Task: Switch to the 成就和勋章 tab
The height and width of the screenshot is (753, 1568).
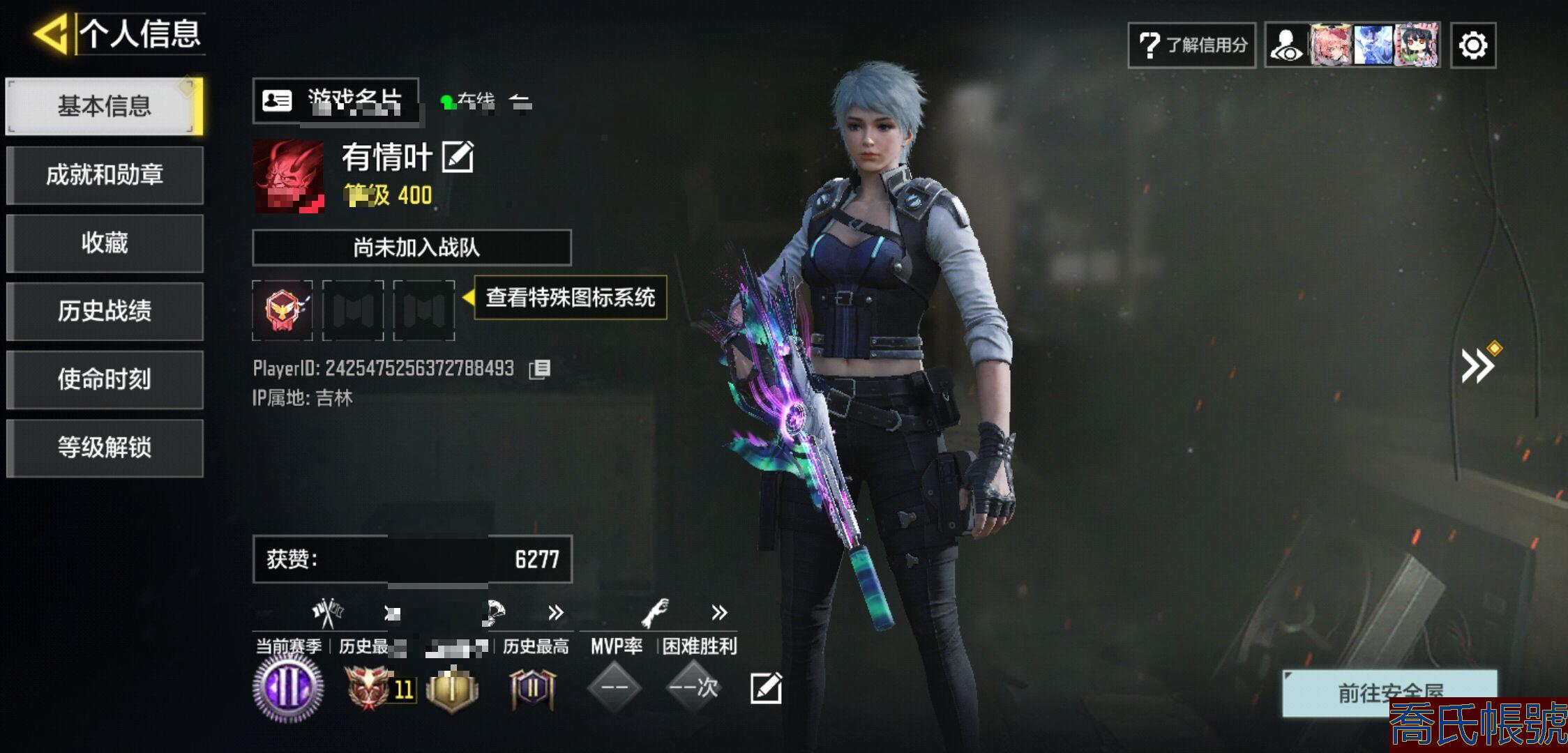Action: [x=105, y=174]
